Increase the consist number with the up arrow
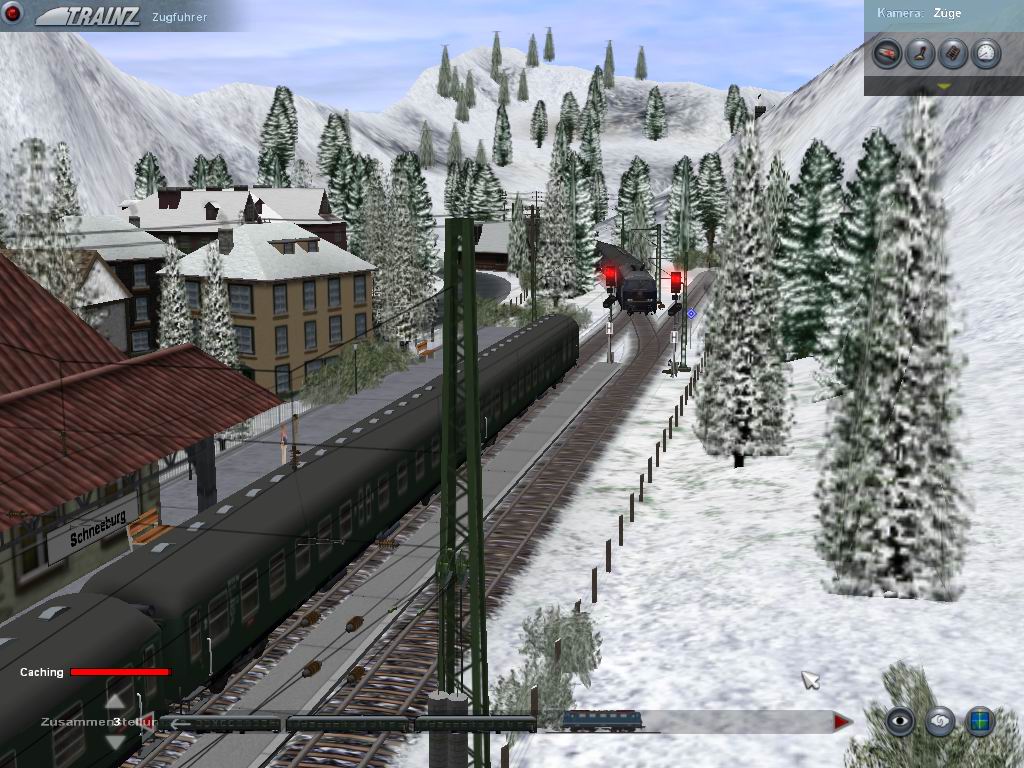The height and width of the screenshot is (768, 1024). [117, 701]
